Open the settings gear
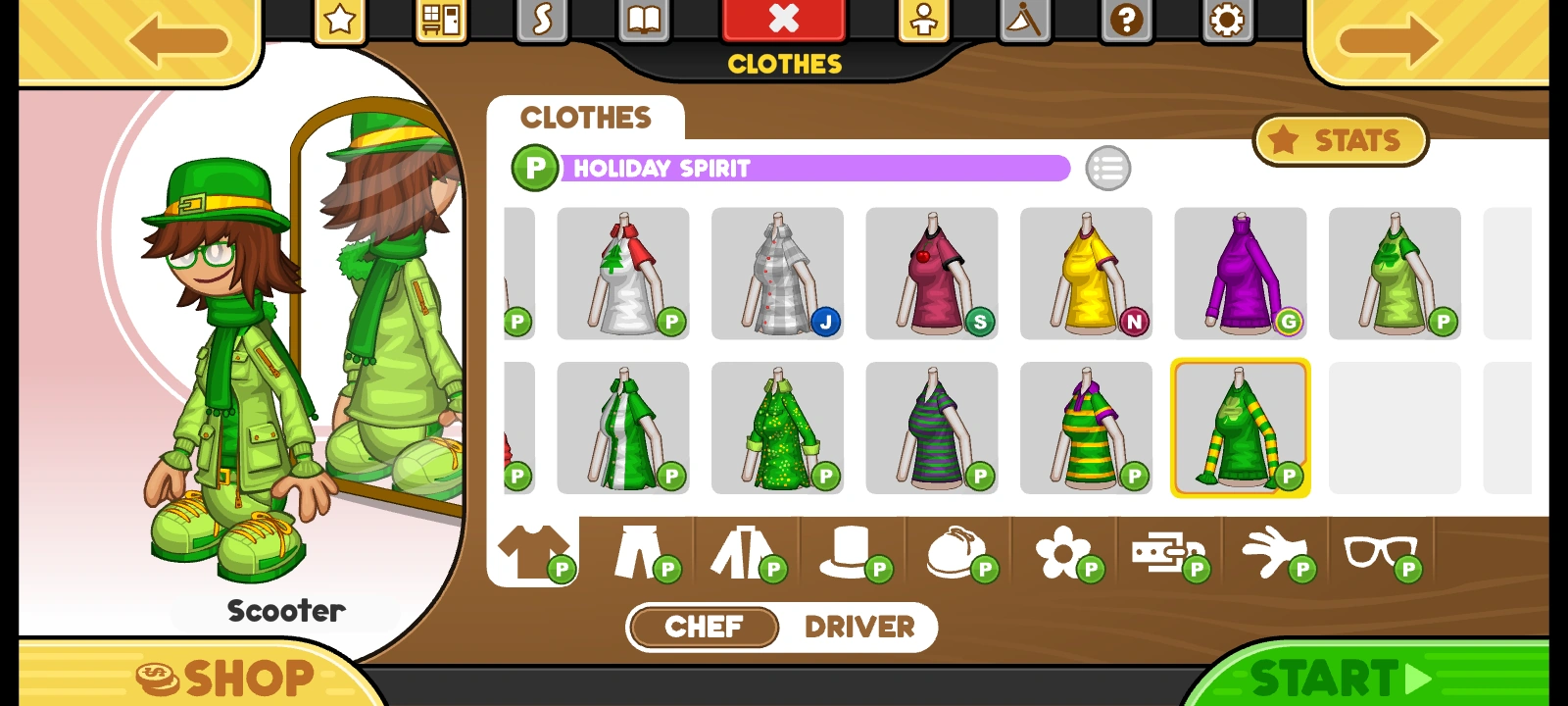The height and width of the screenshot is (706, 1568). [1227, 18]
